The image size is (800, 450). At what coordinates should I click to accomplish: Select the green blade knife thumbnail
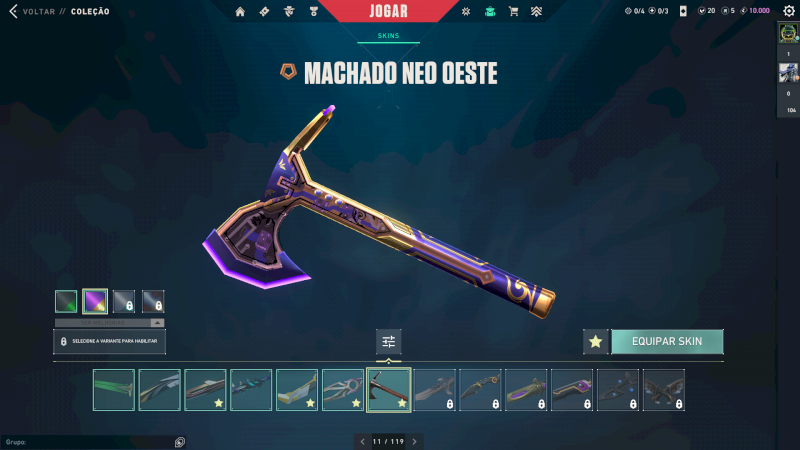pos(113,390)
